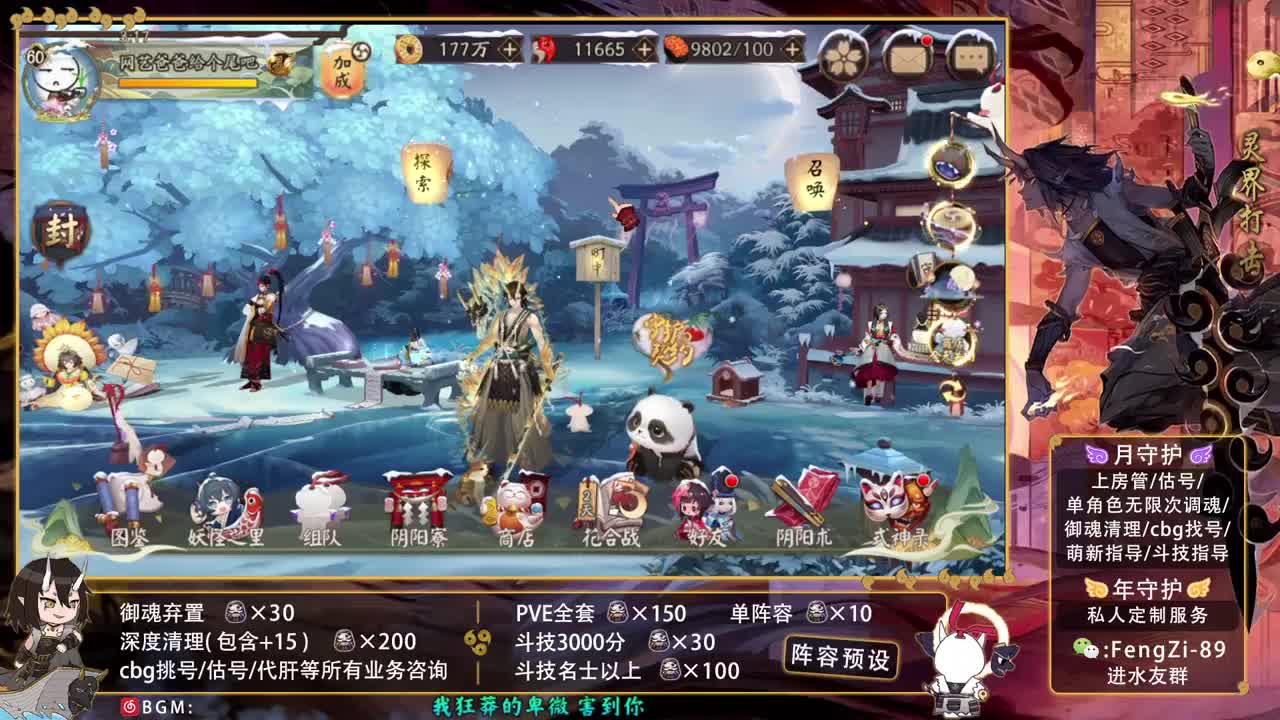The width and height of the screenshot is (1280, 720).
Task: Open 妖怪之里 yokai village
Action: [x=225, y=510]
